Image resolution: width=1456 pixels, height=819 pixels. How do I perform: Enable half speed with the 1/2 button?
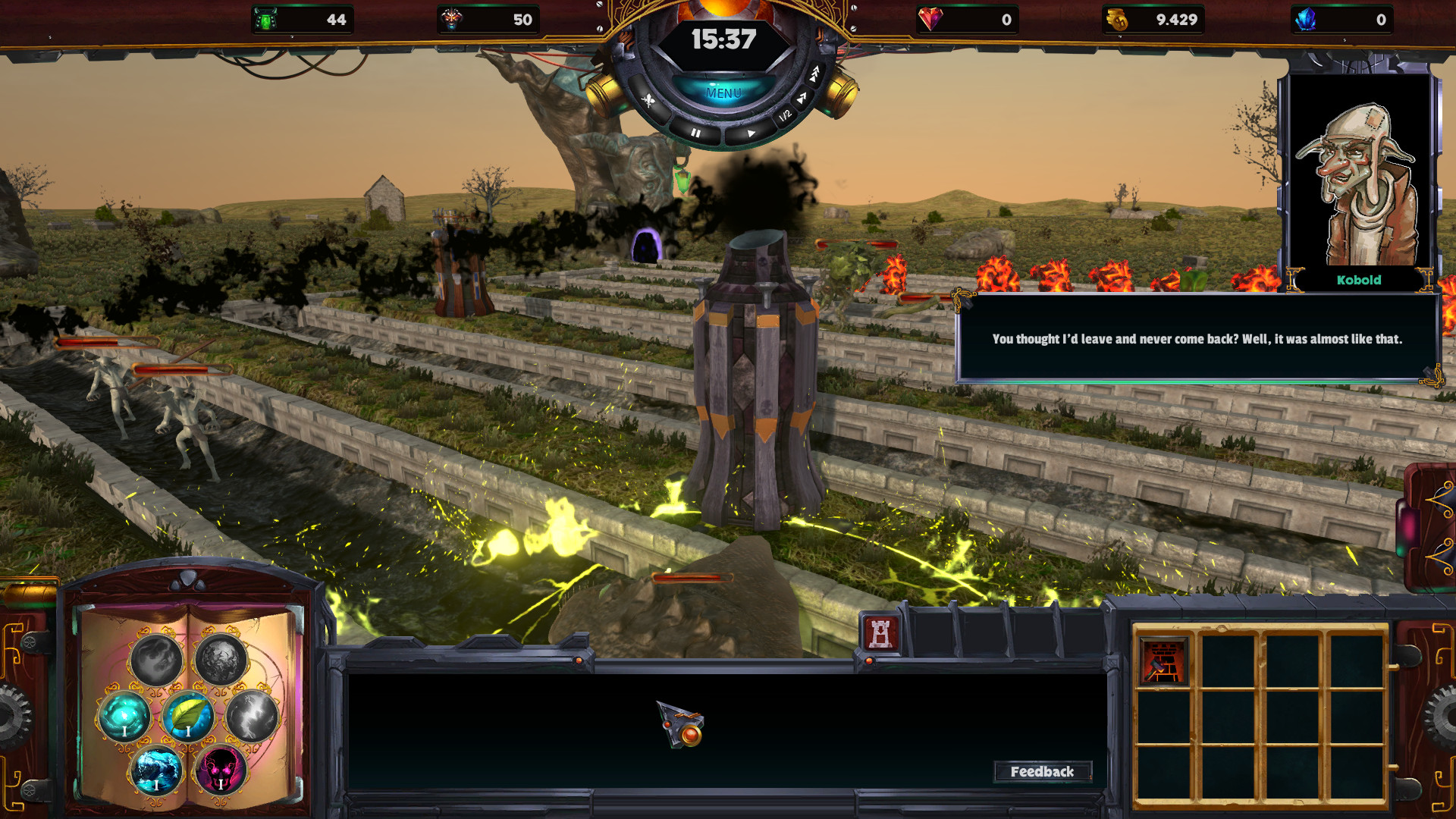click(786, 115)
